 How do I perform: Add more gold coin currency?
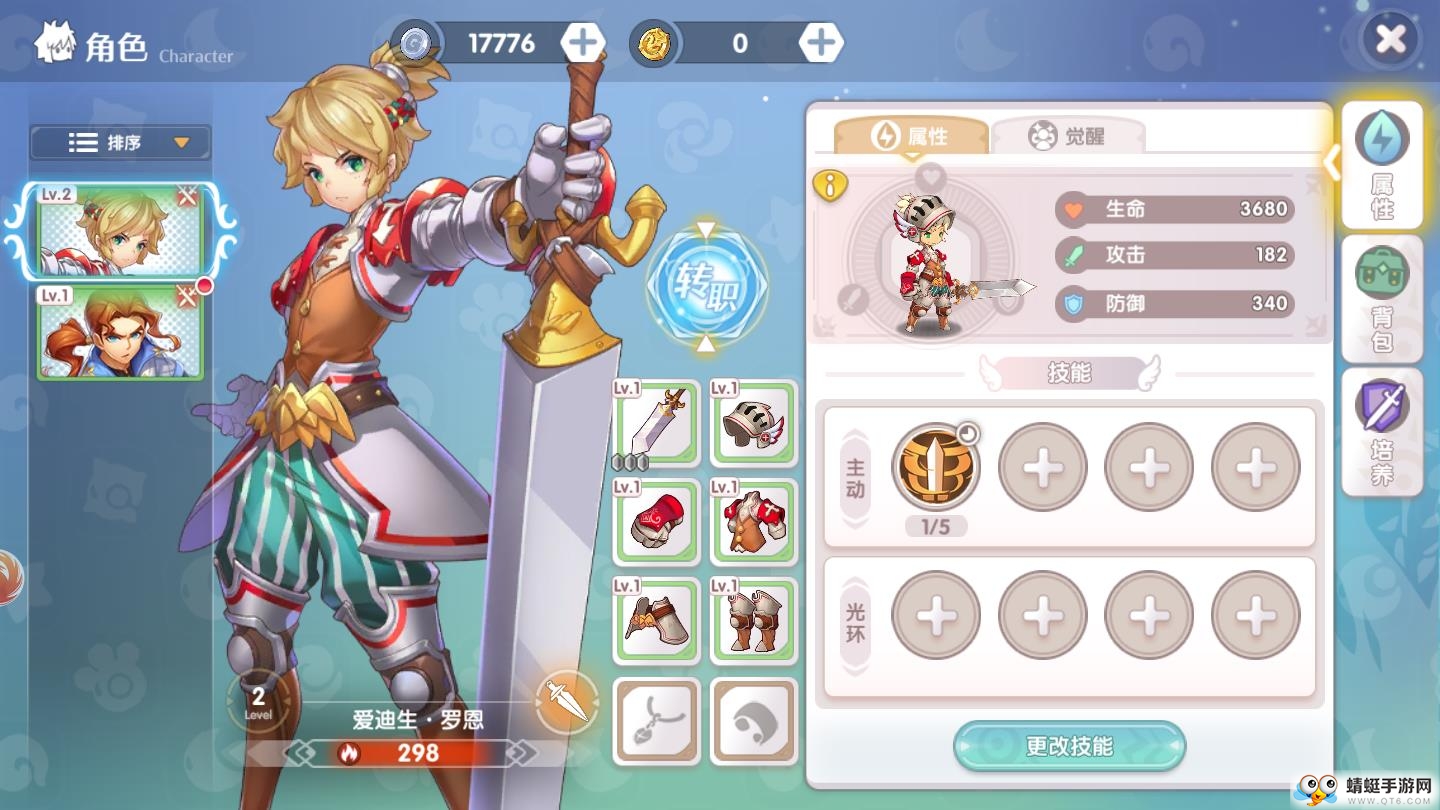[x=821, y=43]
